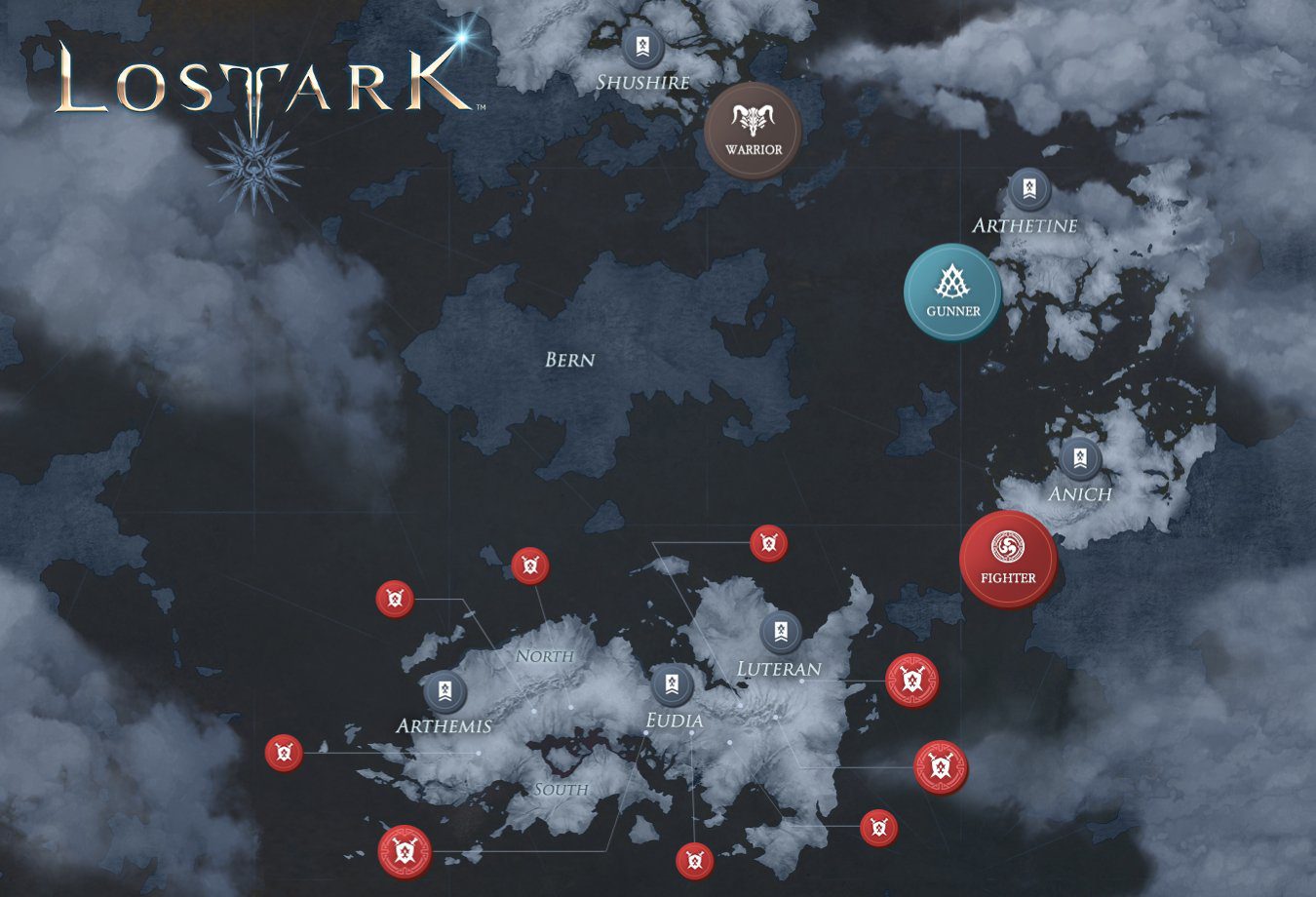Image resolution: width=1316 pixels, height=897 pixels.
Task: Click the Eudia banner marker
Action: pos(673,683)
